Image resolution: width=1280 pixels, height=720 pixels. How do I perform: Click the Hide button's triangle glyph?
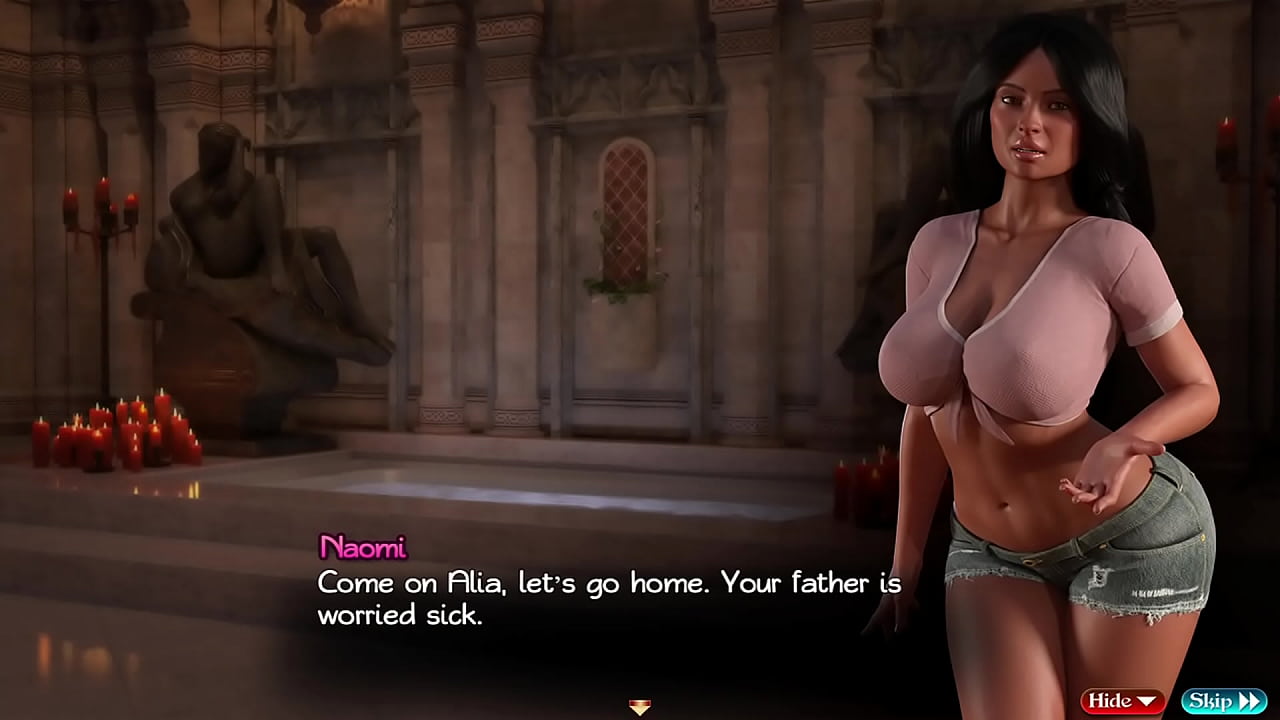[x=1147, y=700]
